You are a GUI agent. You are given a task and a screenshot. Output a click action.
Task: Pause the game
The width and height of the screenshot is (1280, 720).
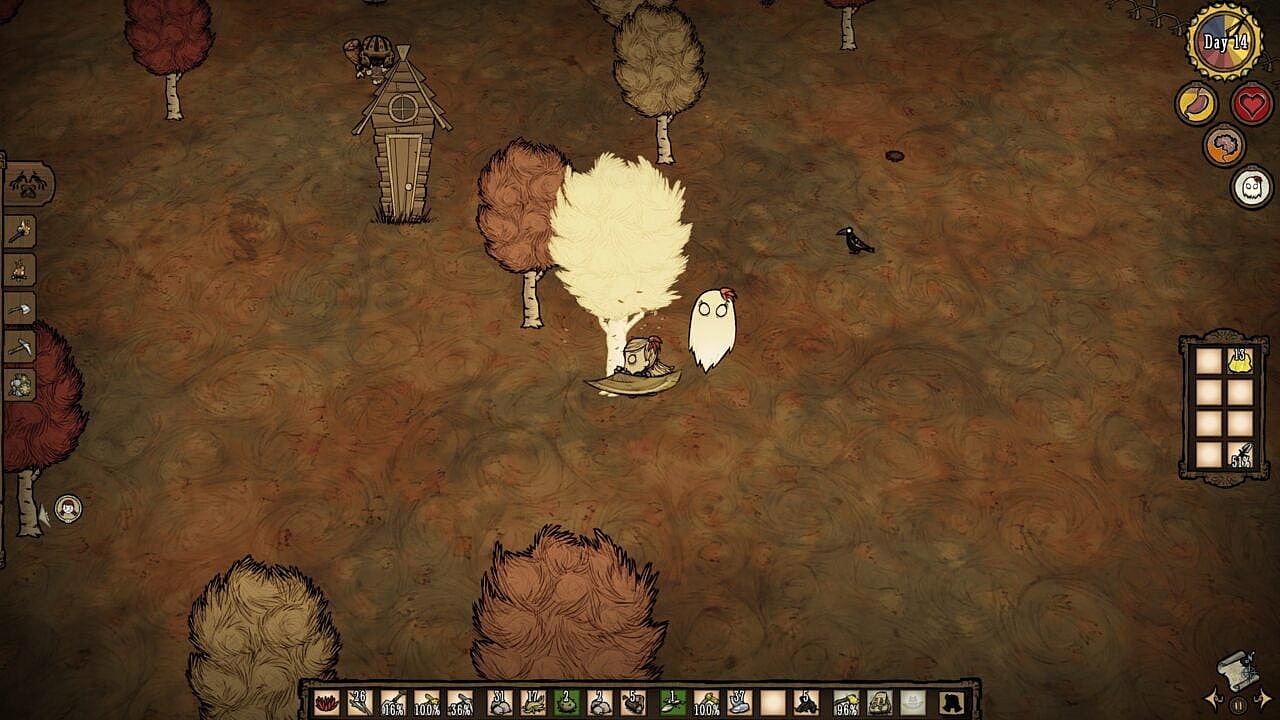[1238, 705]
